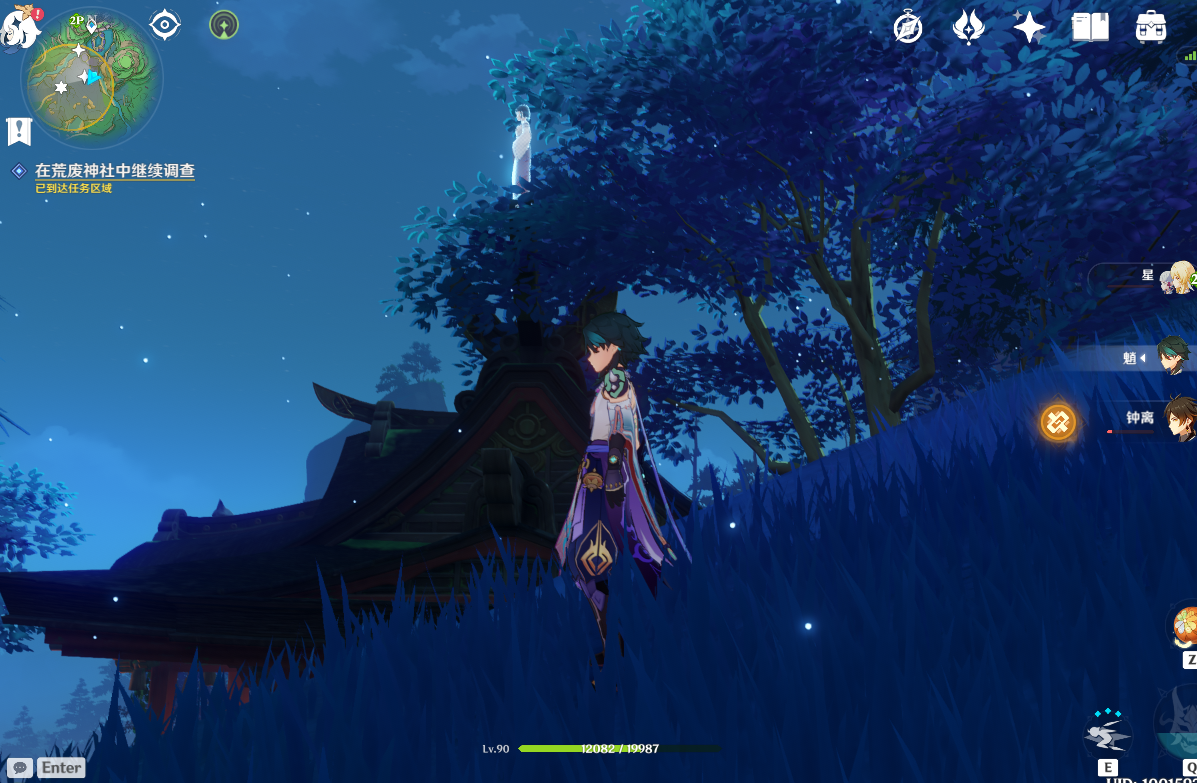Open the backpack inventory
1197x783 pixels.
coord(1151,27)
